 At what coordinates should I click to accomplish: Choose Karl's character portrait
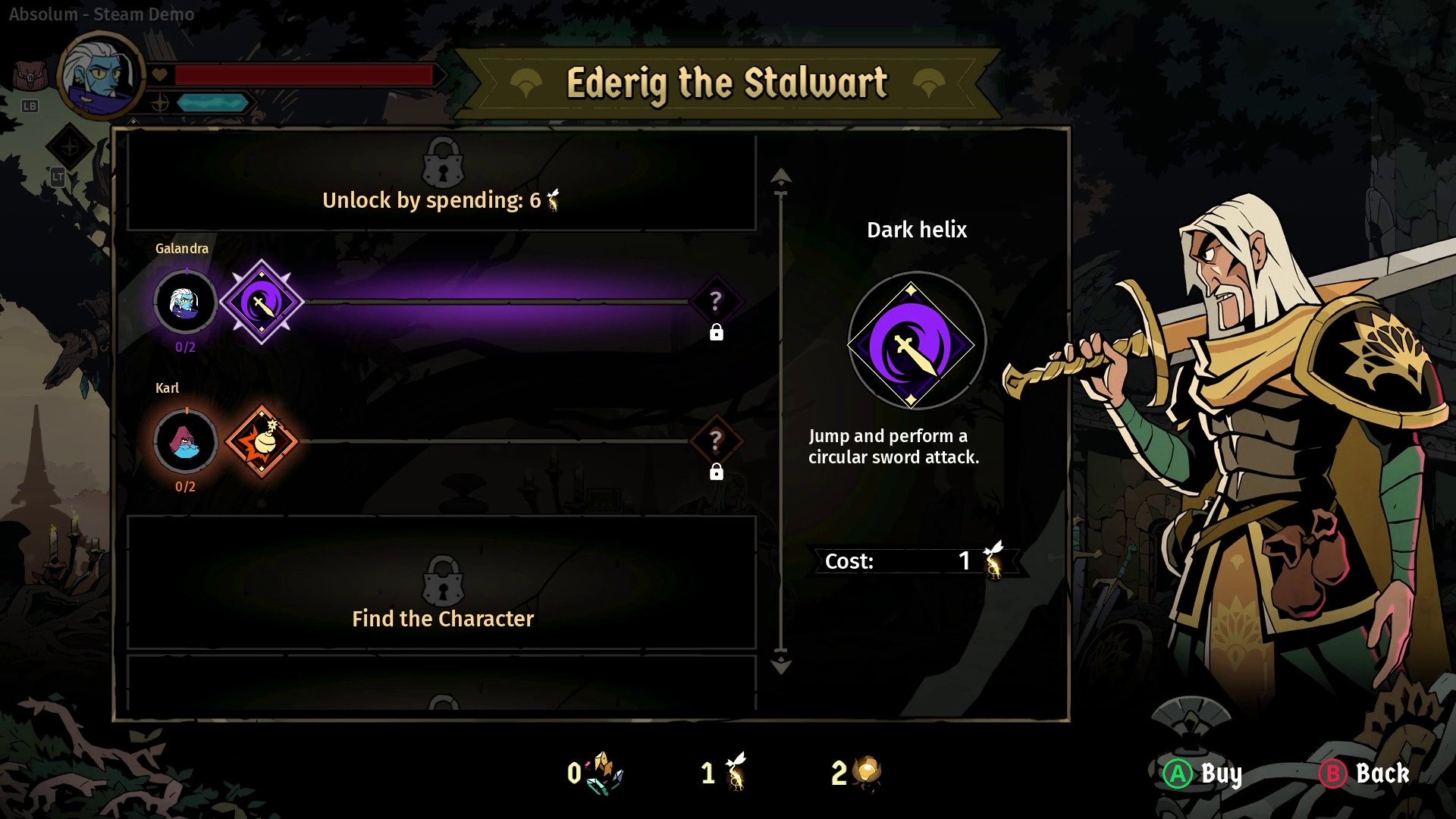pyautogui.click(x=185, y=441)
